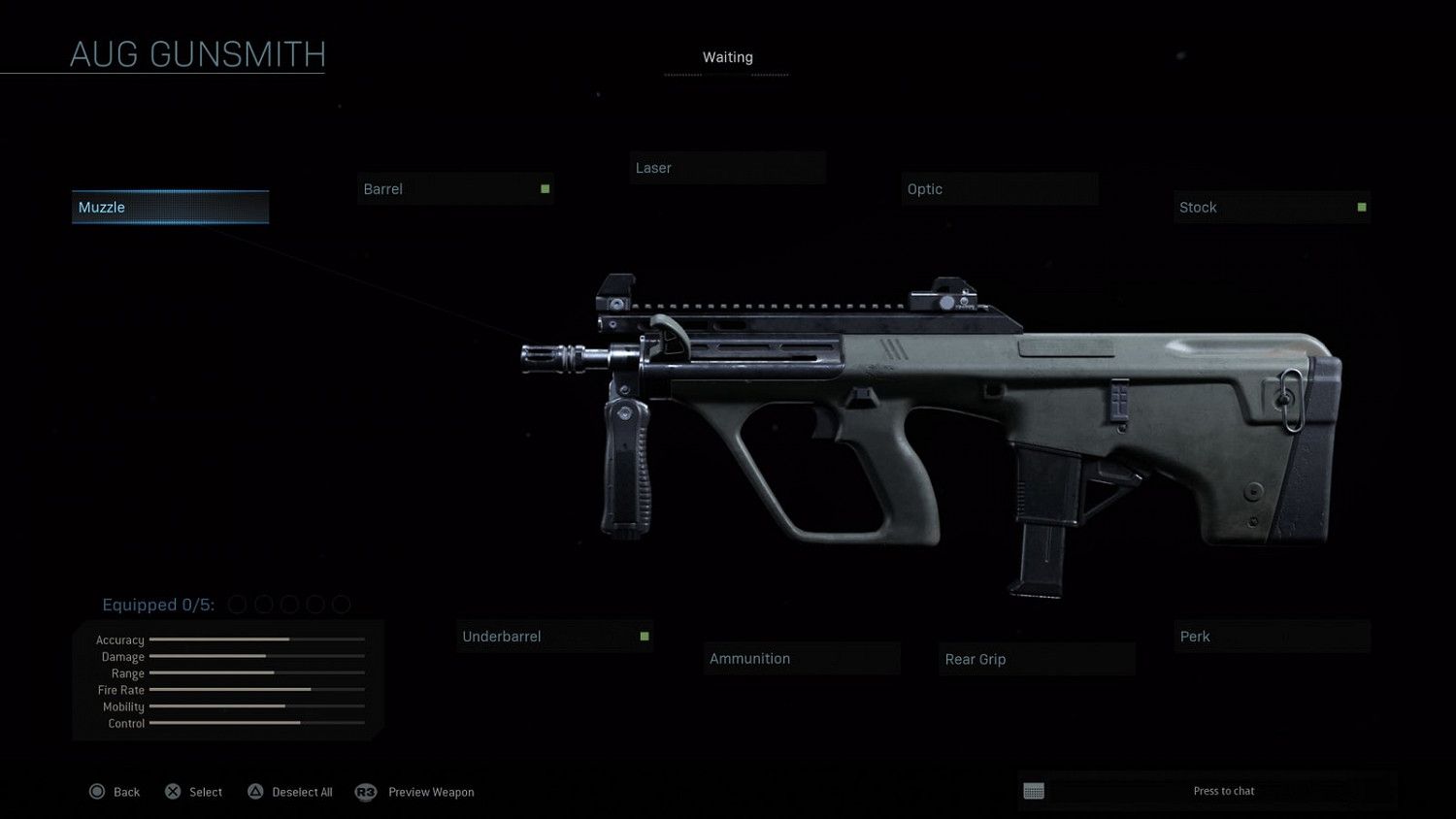Open the Rear Grip attachment slot
1456x819 pixels.
pos(1037,659)
